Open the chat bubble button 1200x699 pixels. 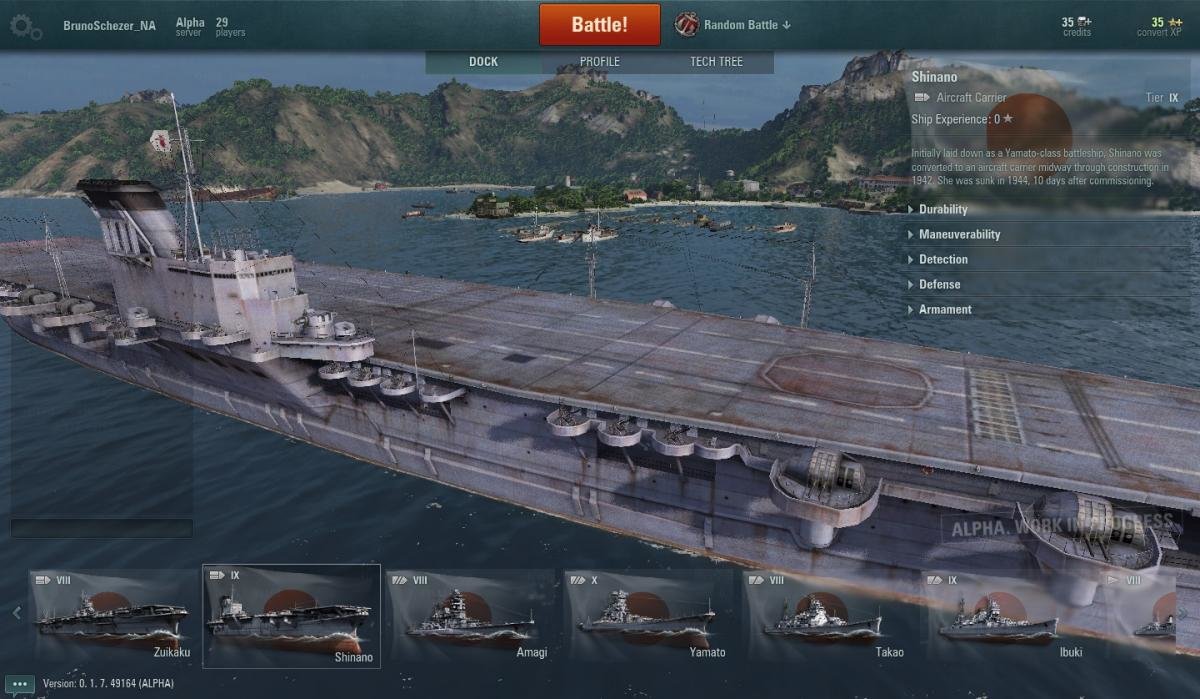[19, 685]
